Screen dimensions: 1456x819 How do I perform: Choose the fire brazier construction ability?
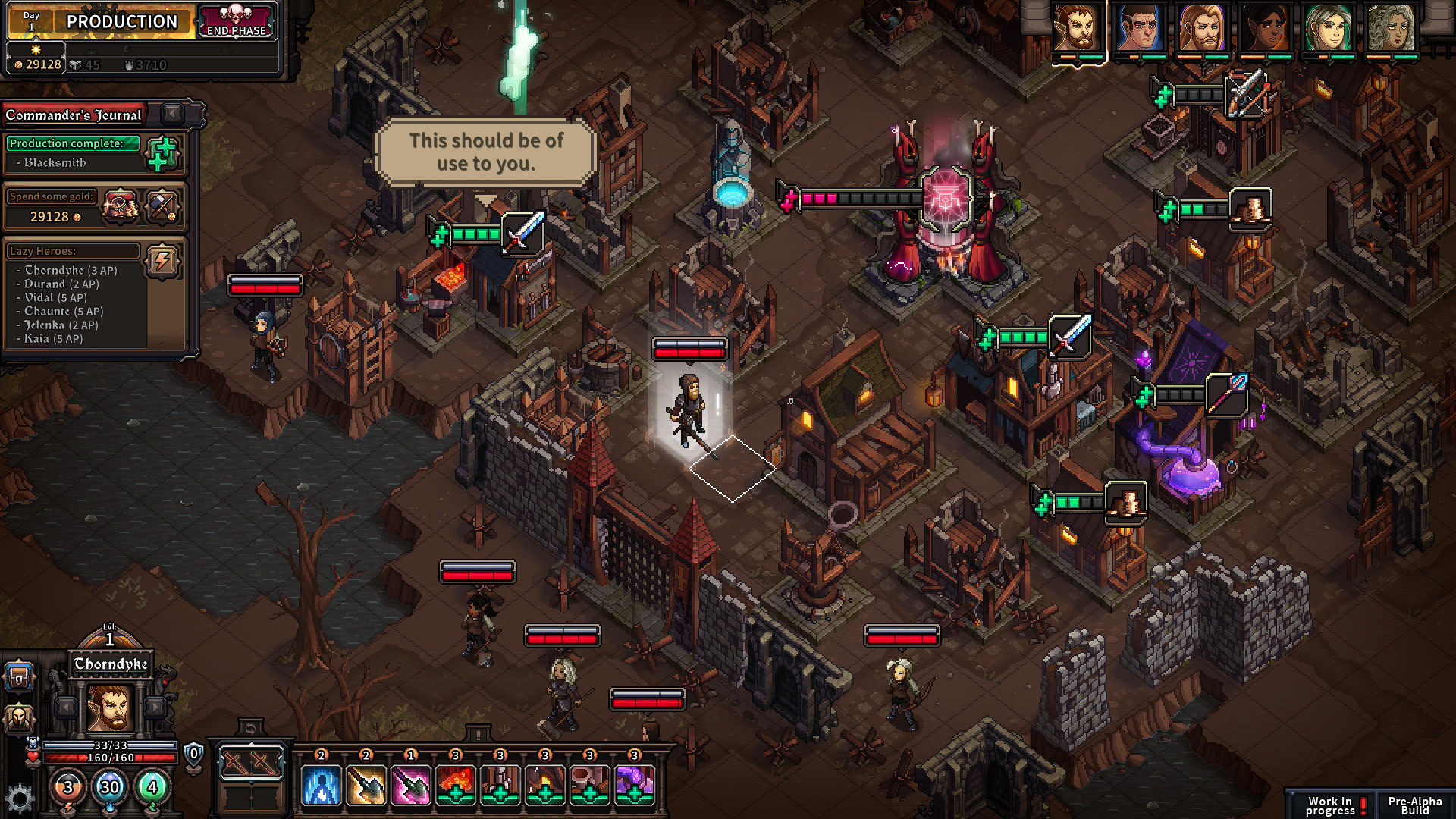[455, 783]
